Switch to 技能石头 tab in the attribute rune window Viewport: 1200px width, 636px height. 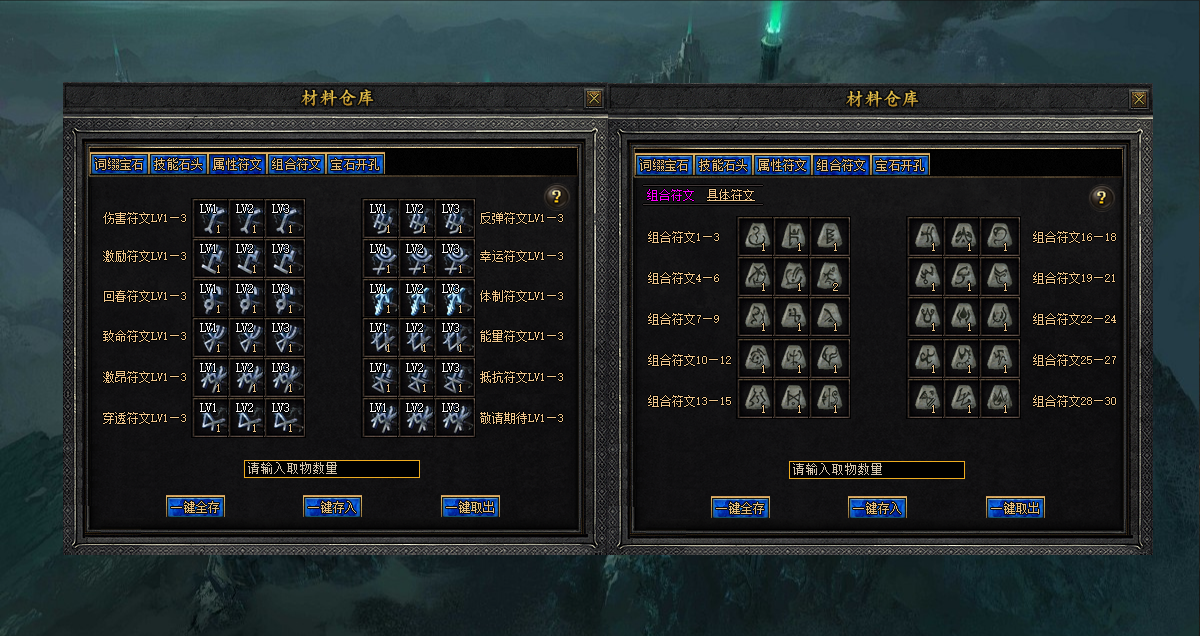[178, 164]
